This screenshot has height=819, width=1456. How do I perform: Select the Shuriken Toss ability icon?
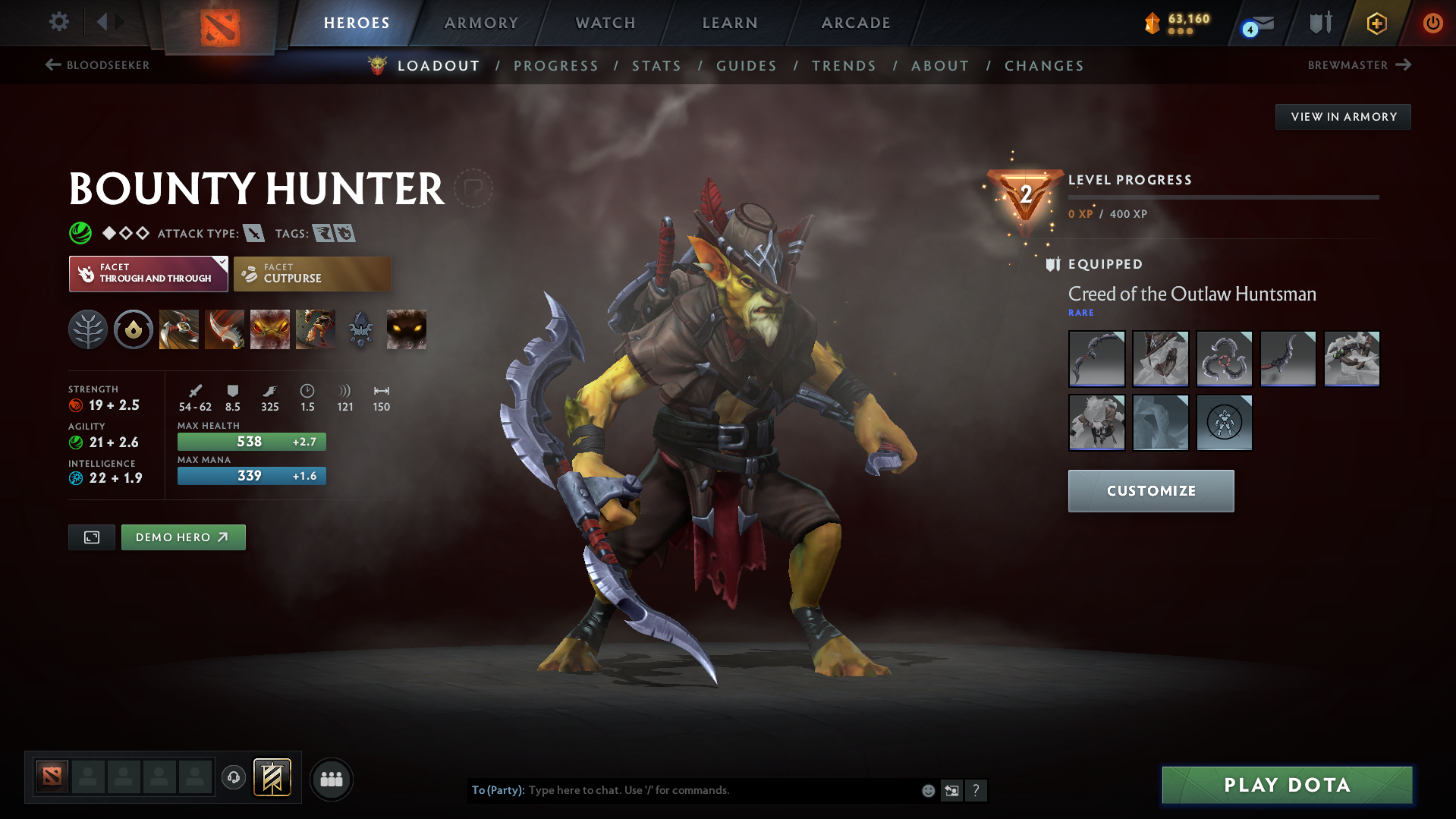pos(179,329)
